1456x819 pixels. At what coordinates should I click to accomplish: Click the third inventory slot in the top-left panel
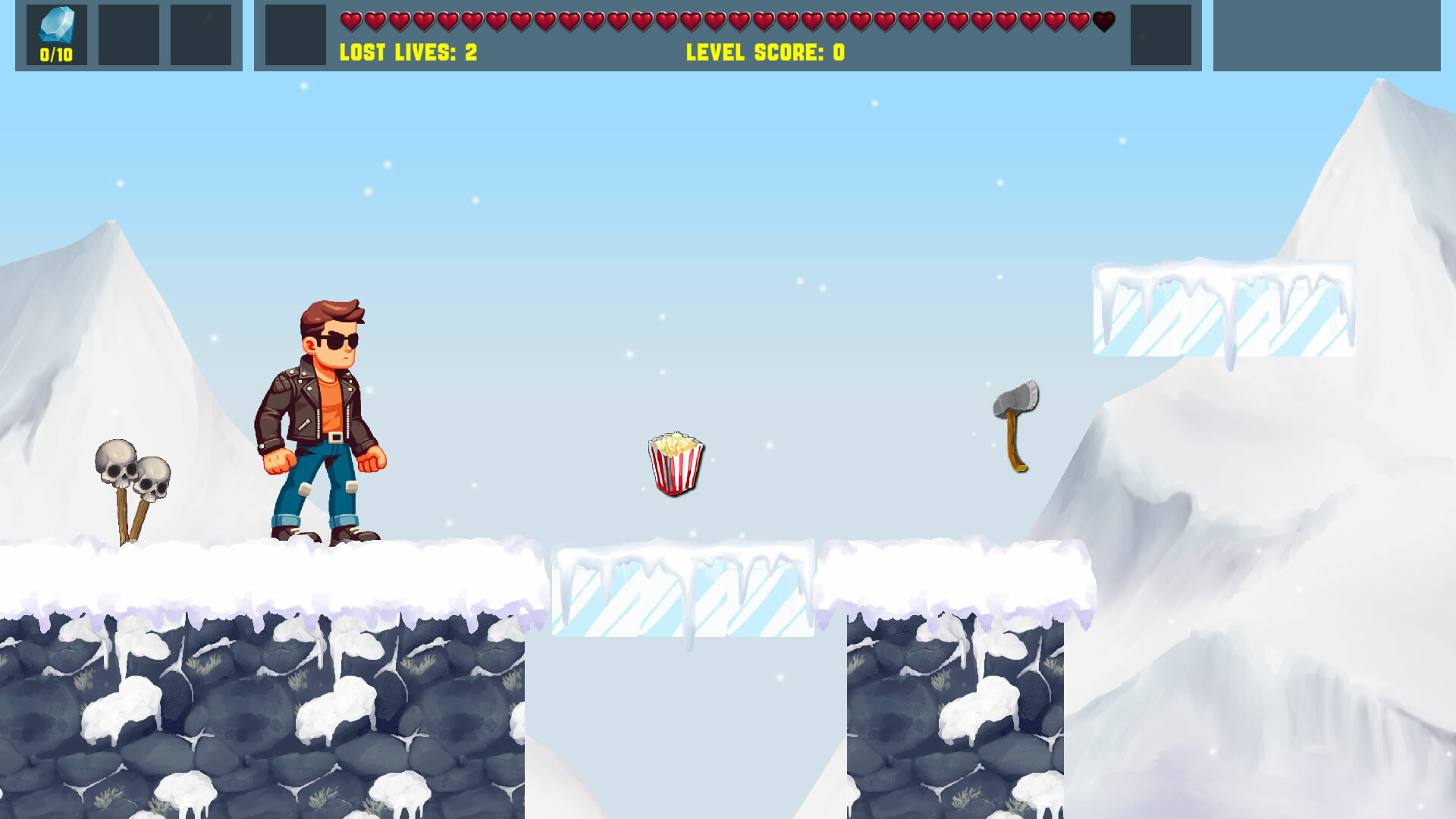pos(201,34)
